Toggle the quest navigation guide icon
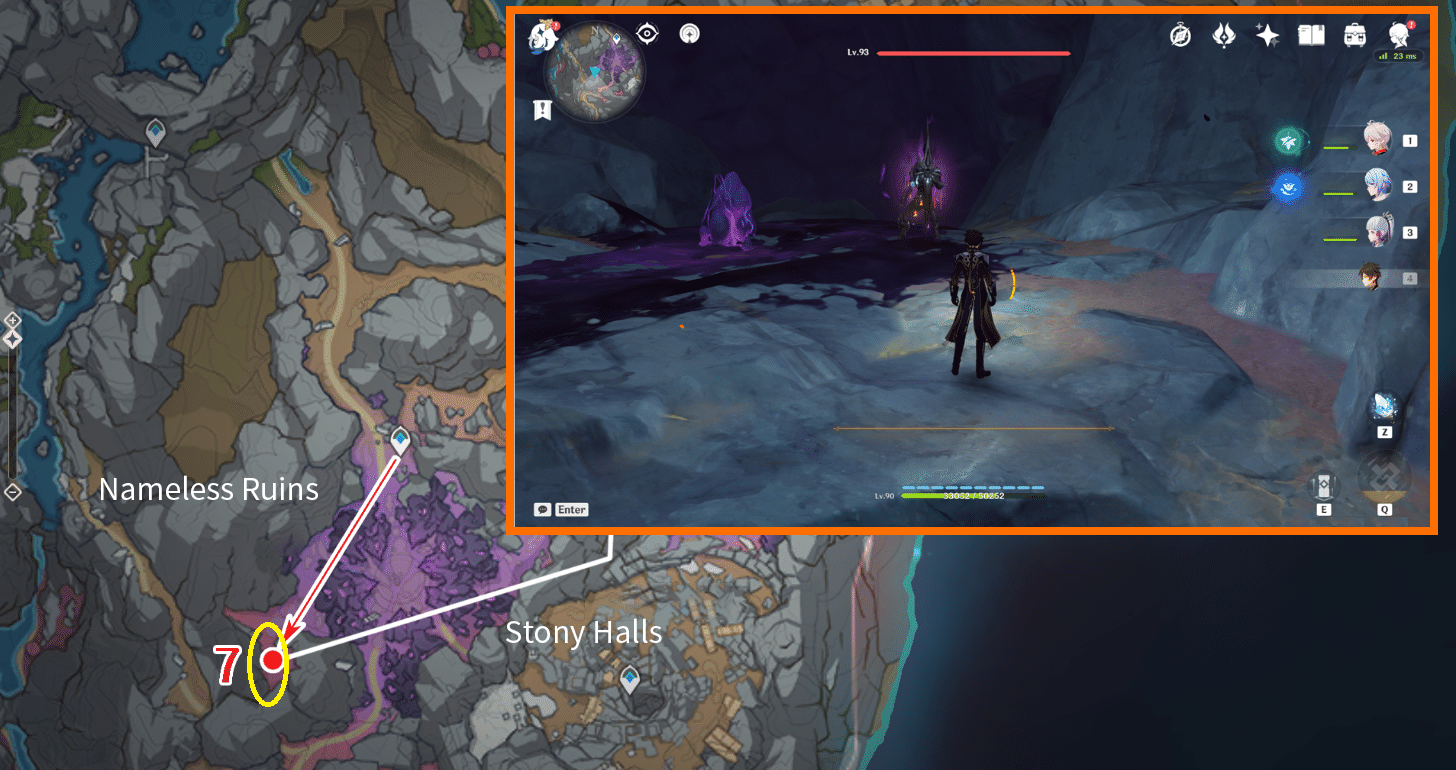 (690, 33)
